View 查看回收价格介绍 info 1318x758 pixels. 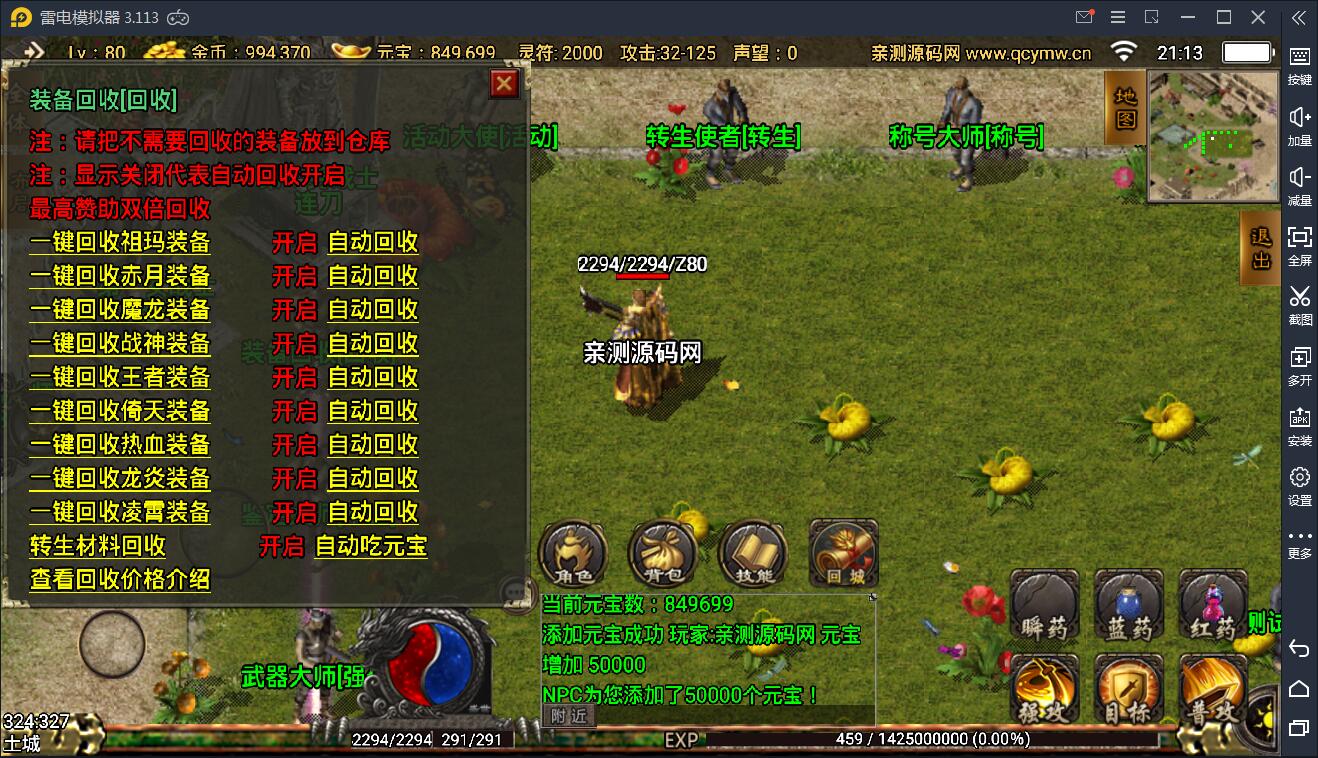pyautogui.click(x=120, y=579)
